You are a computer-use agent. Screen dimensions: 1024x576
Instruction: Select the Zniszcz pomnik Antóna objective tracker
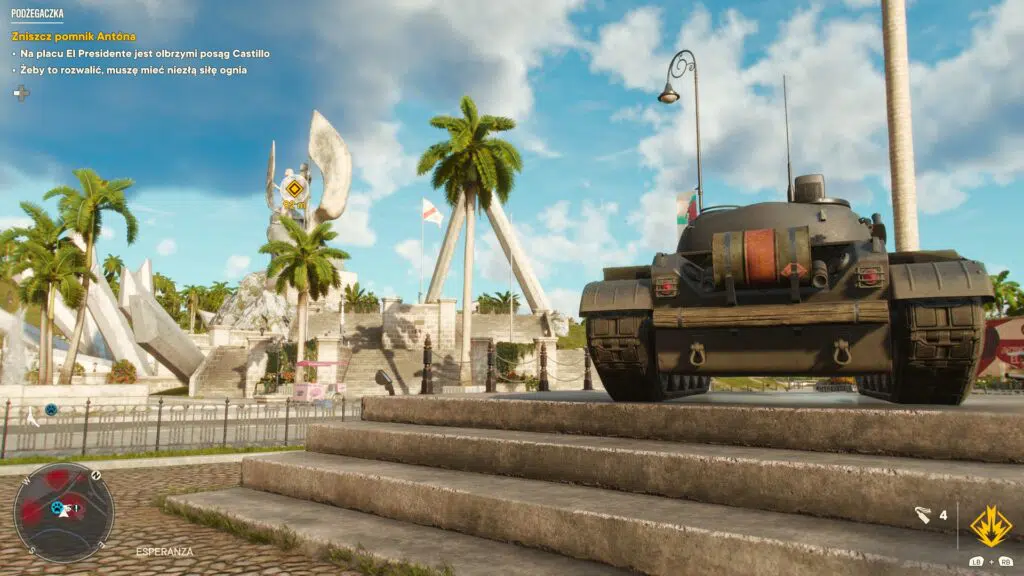pos(73,36)
